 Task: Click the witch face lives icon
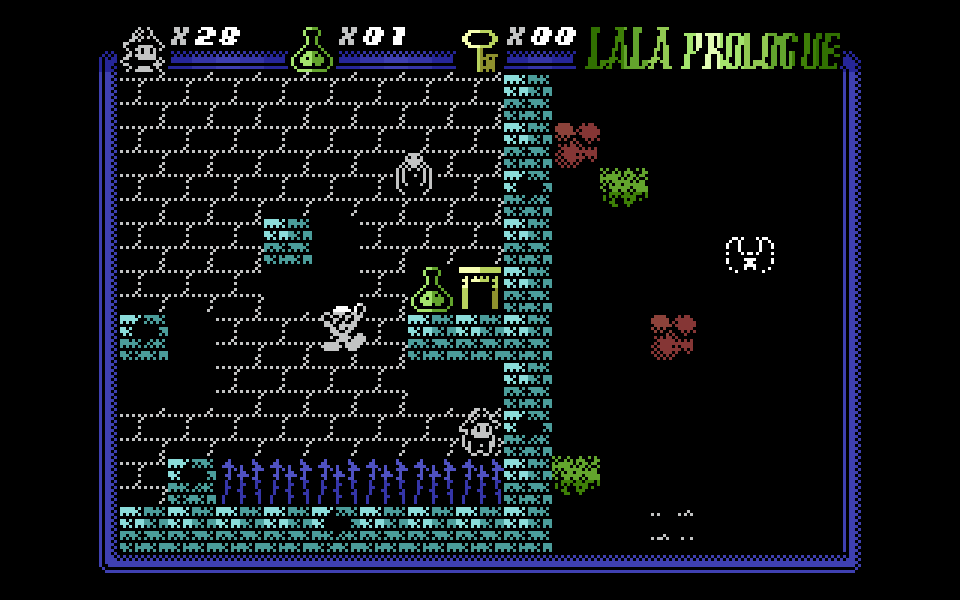coord(144,50)
